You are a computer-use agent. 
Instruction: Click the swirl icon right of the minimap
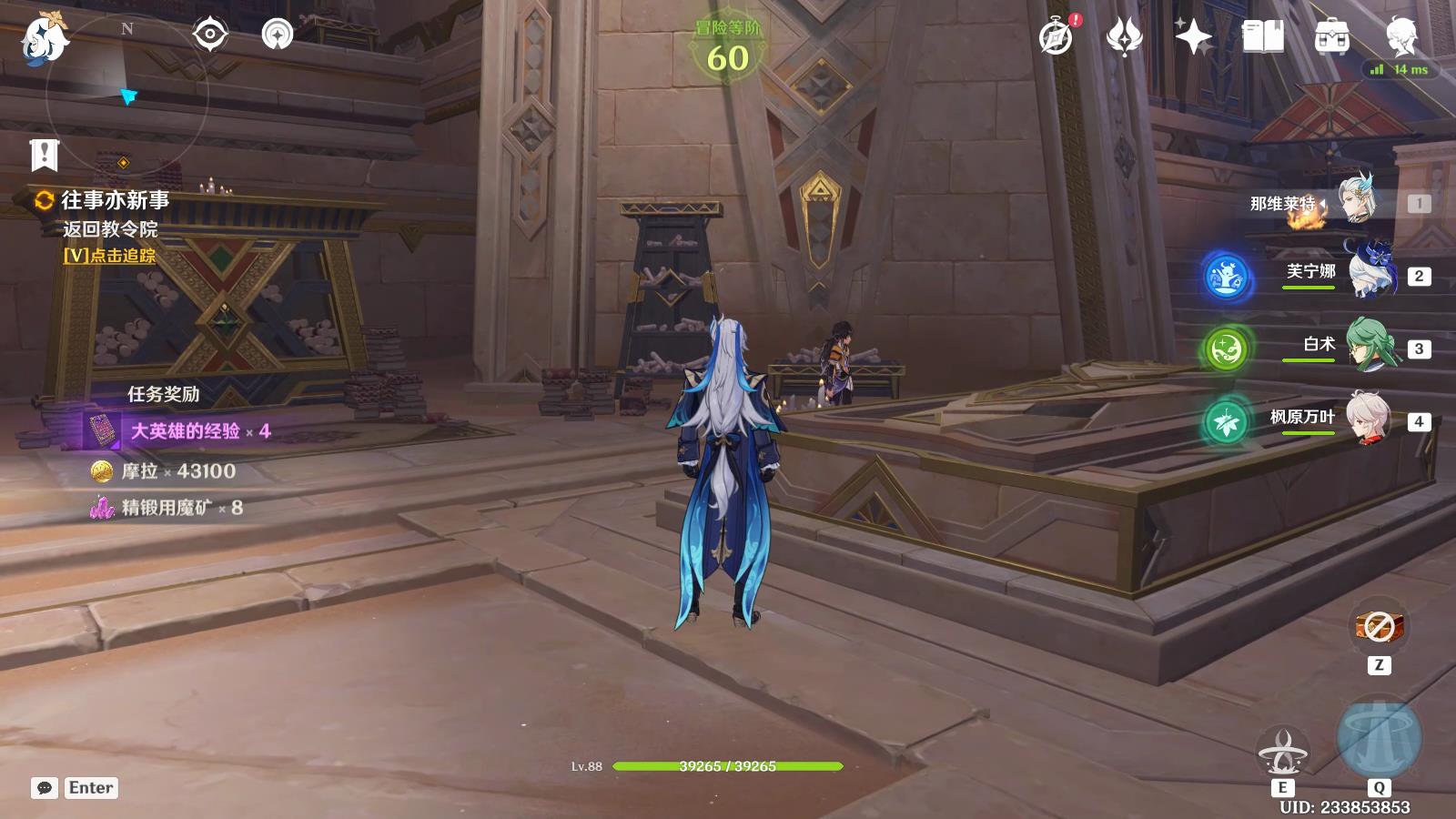click(278, 35)
